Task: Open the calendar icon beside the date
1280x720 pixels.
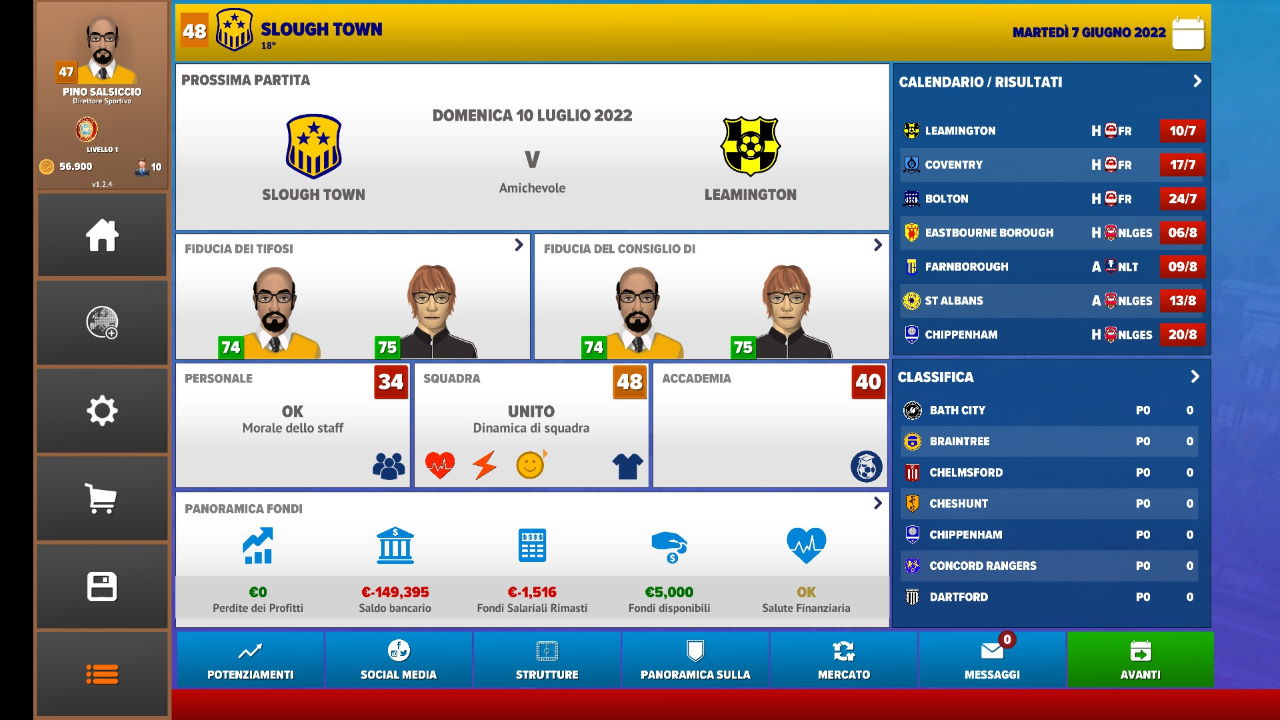Action: pyautogui.click(x=1188, y=33)
